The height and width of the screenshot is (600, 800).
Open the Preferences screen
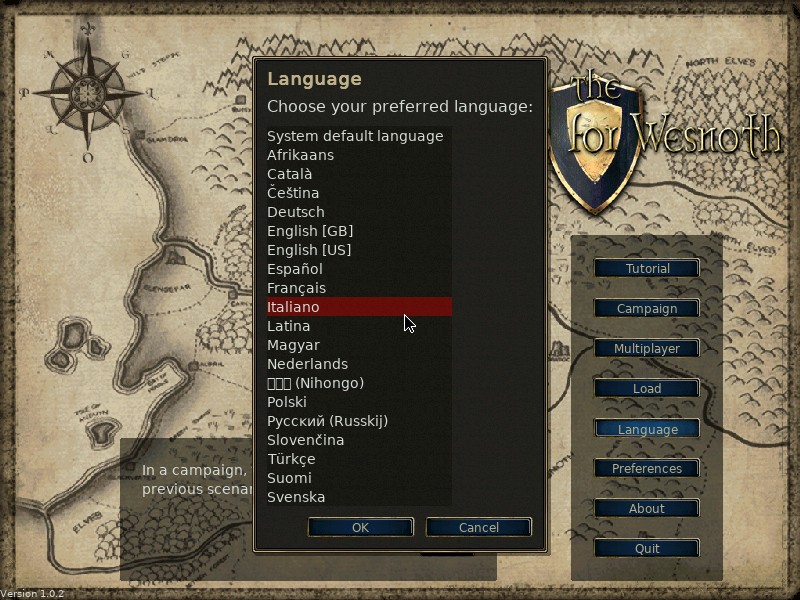[647, 469]
